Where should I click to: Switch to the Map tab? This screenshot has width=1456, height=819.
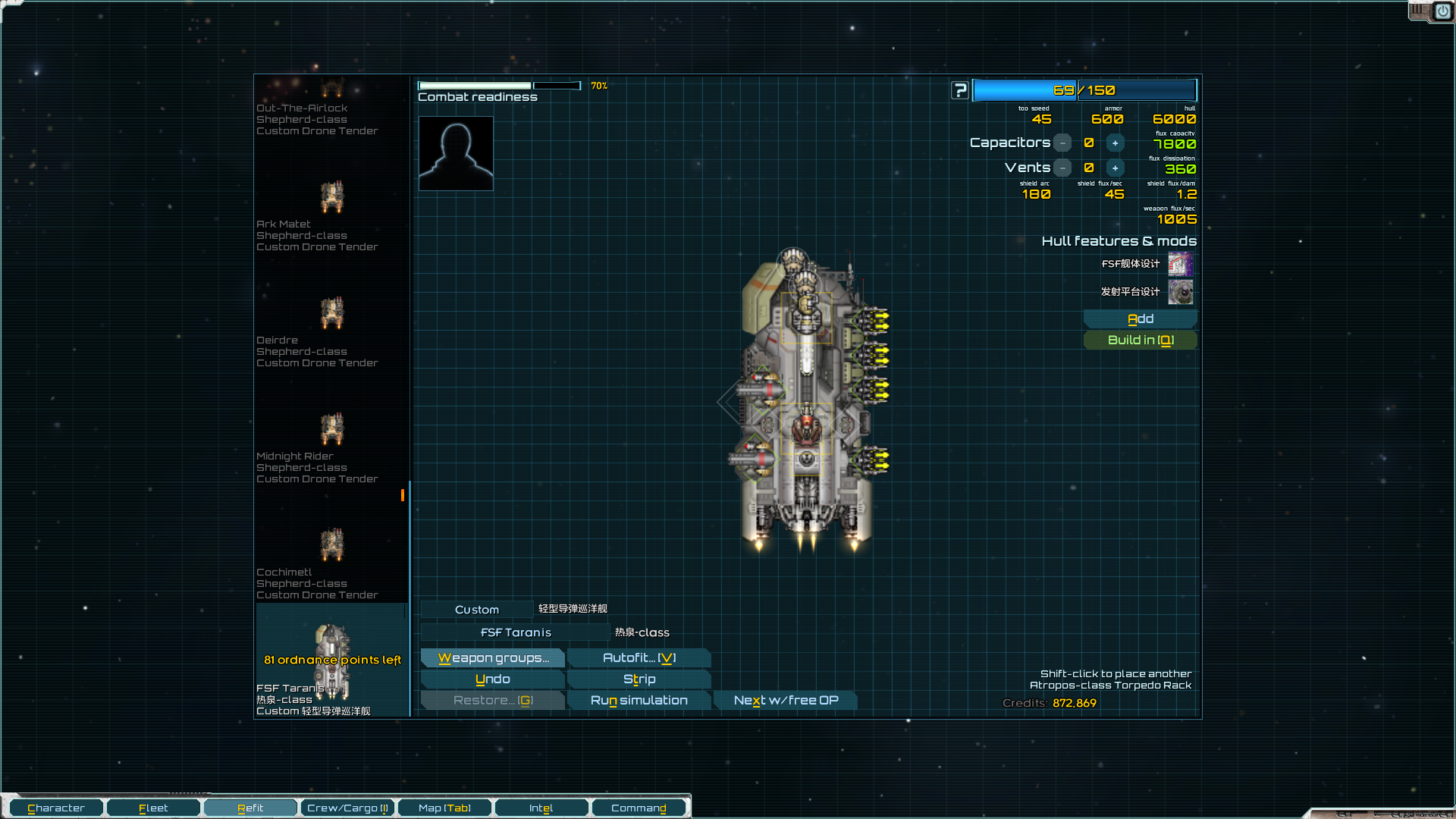point(444,808)
